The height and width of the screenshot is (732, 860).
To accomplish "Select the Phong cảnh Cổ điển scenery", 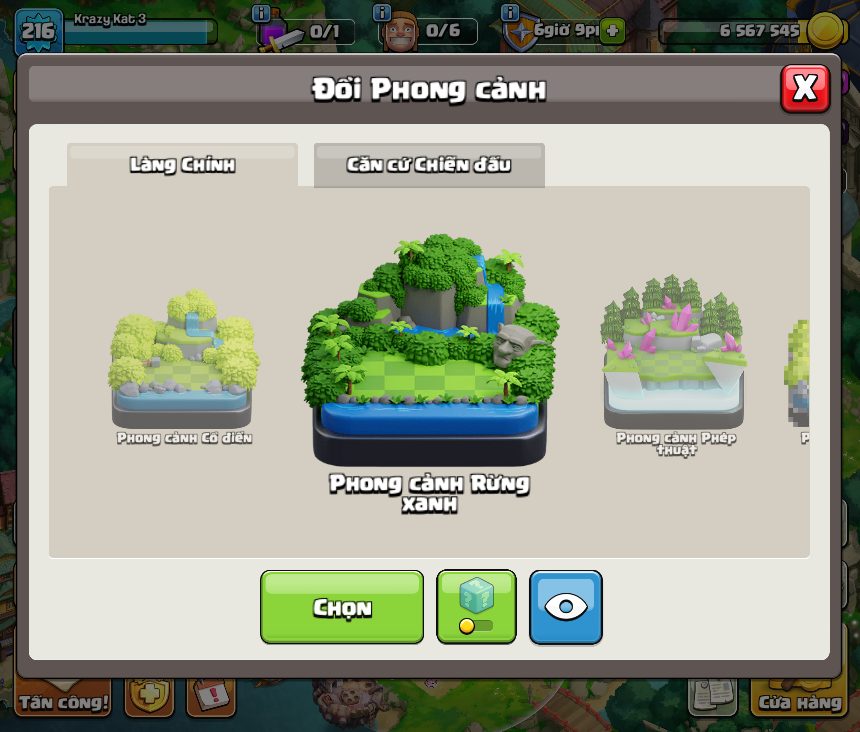I will (x=182, y=362).
